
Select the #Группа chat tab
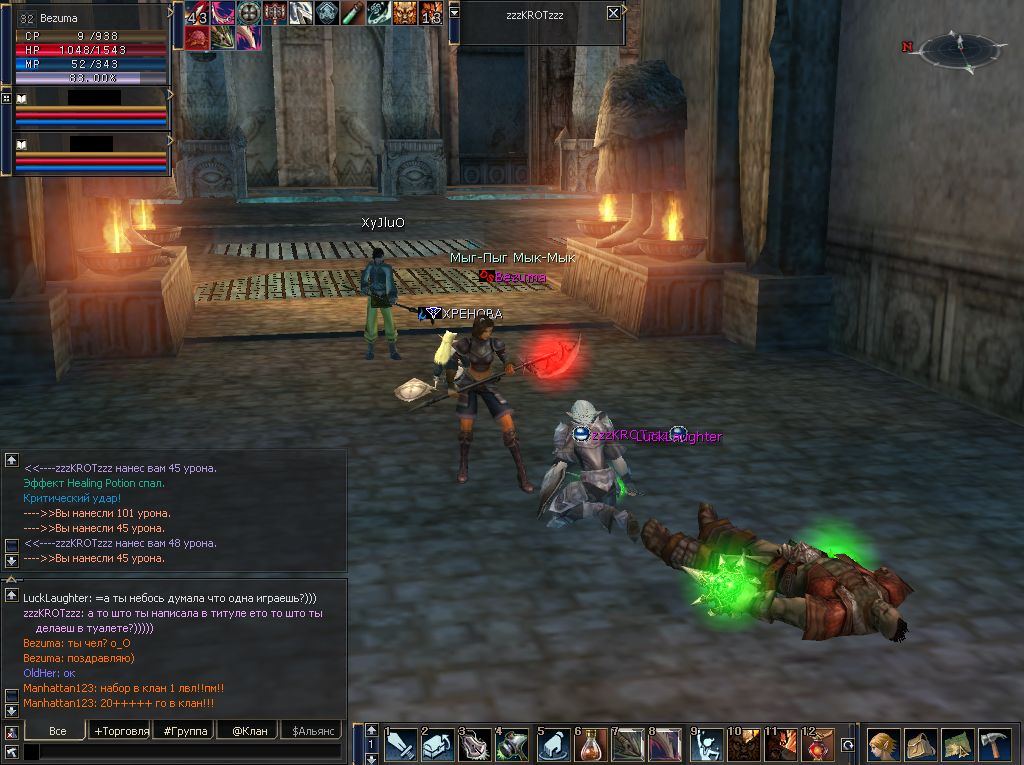pos(186,731)
